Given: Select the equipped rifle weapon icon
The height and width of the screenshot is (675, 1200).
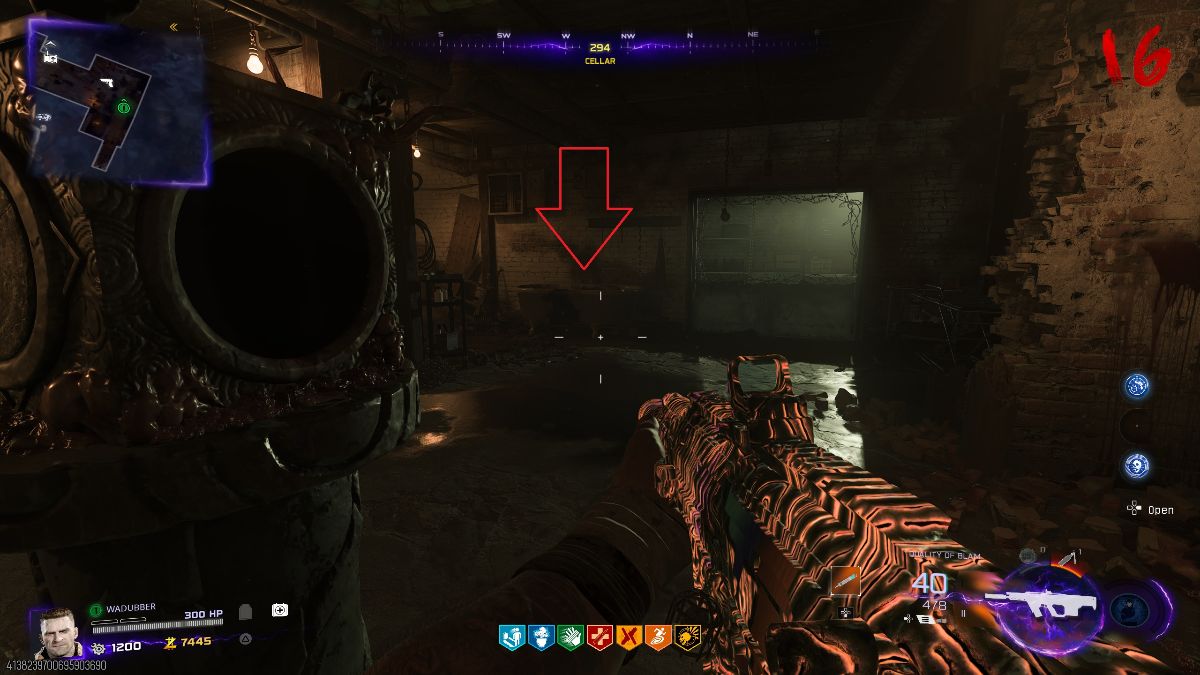Looking at the screenshot, I should click(x=1042, y=603).
